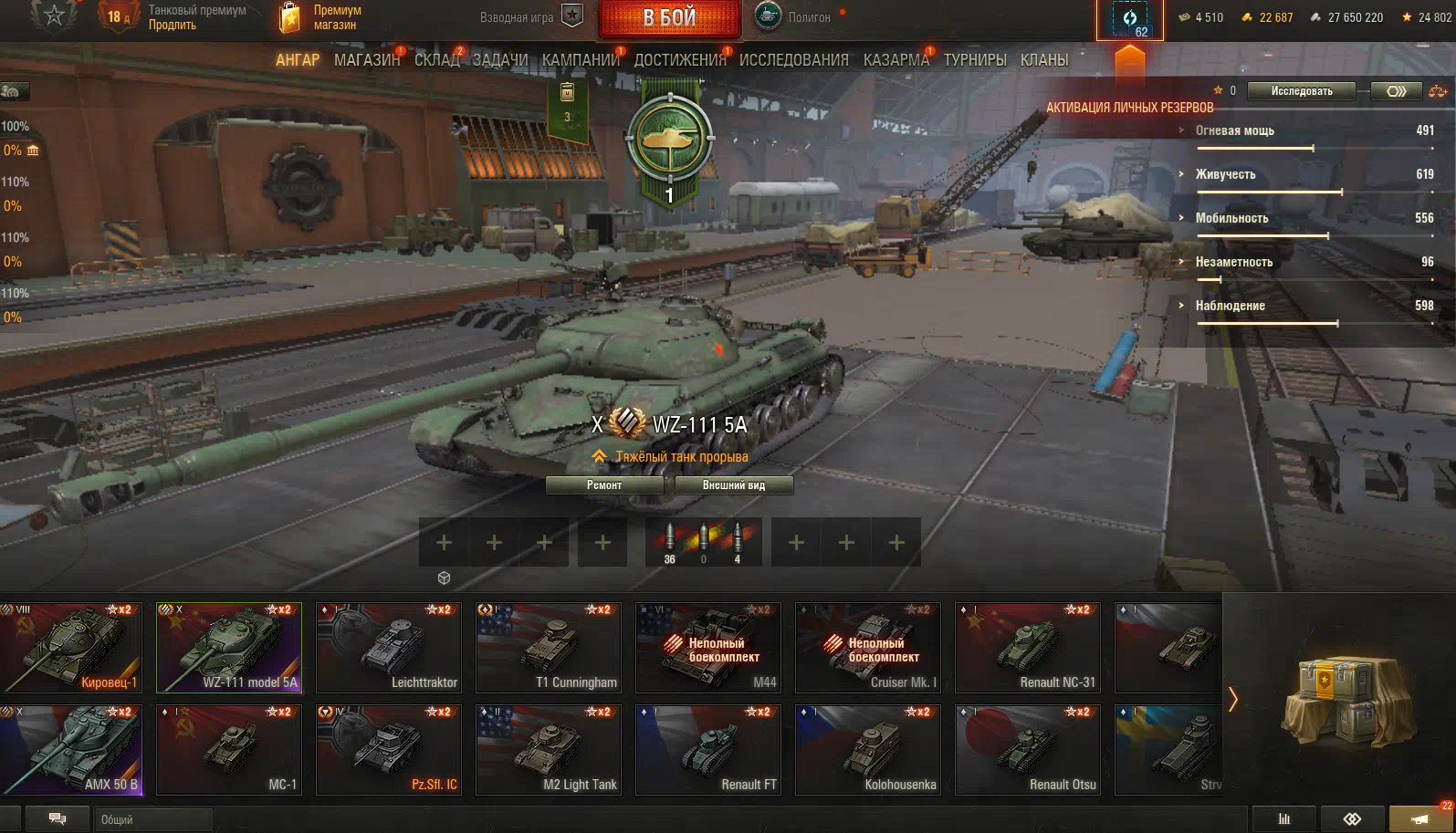This screenshot has height=833, width=1456.
Task: Go to the КАЗАРМА tab
Action: (896, 60)
